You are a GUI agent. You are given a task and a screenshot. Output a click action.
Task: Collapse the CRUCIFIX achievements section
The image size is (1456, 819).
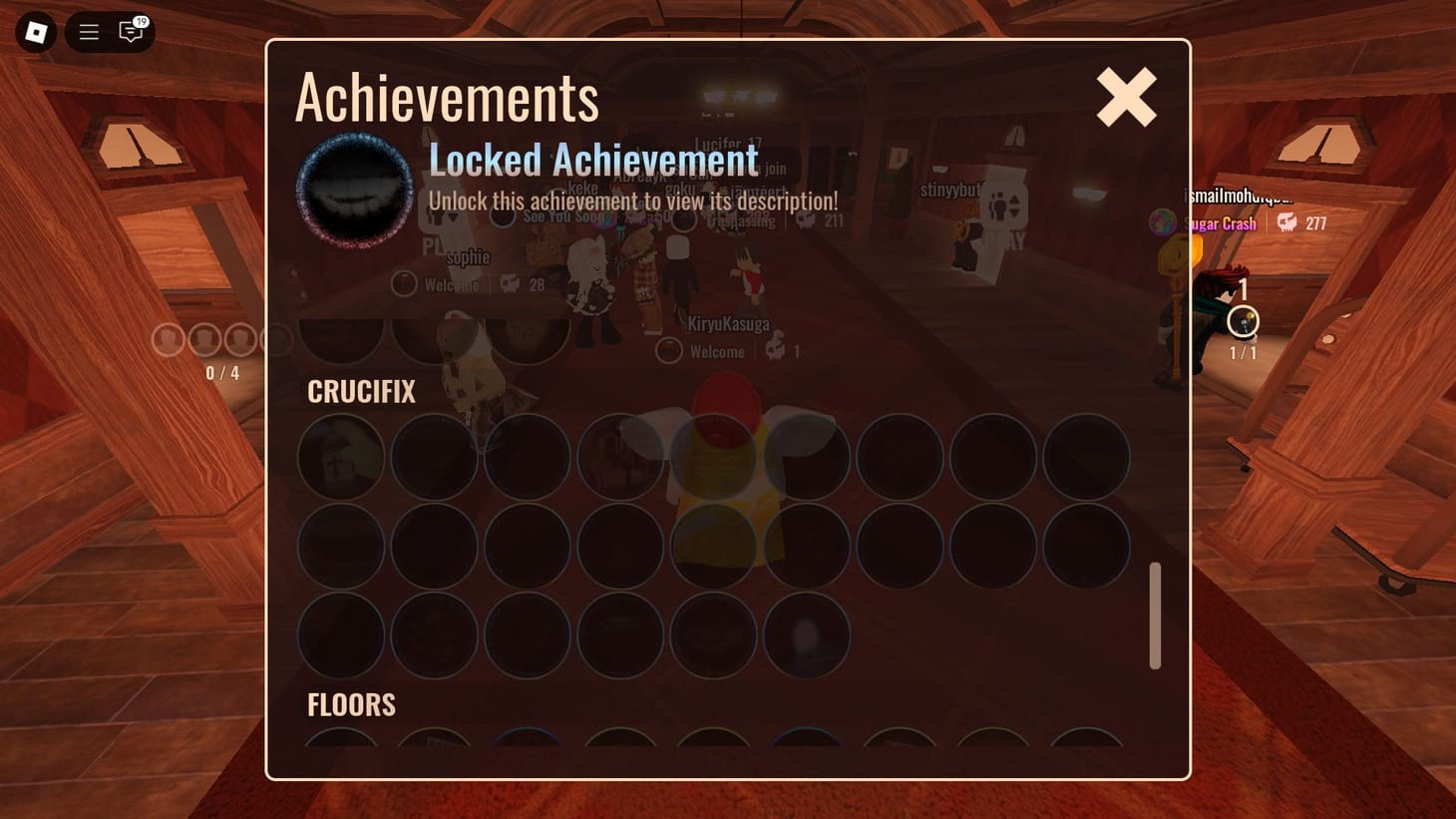pos(360,392)
